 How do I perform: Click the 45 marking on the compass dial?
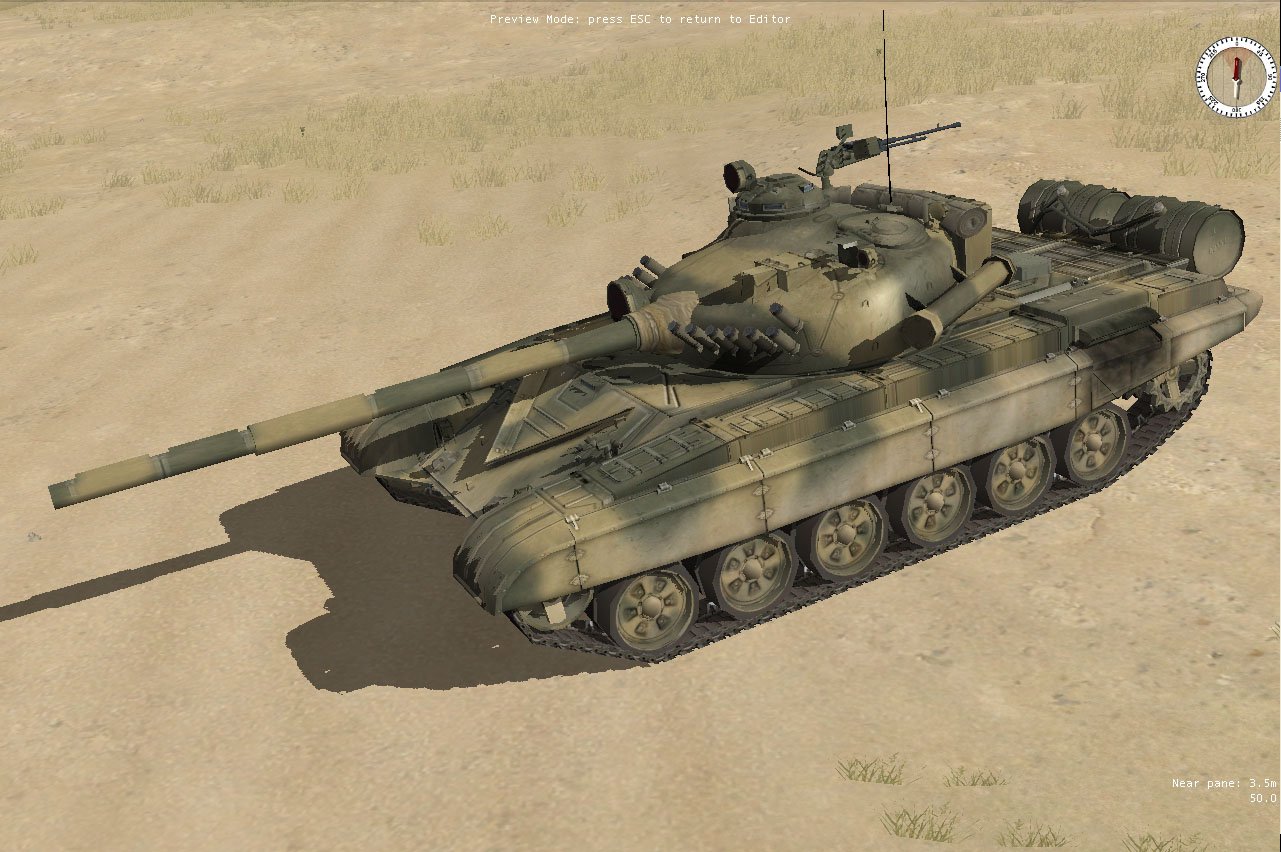coord(1260,53)
